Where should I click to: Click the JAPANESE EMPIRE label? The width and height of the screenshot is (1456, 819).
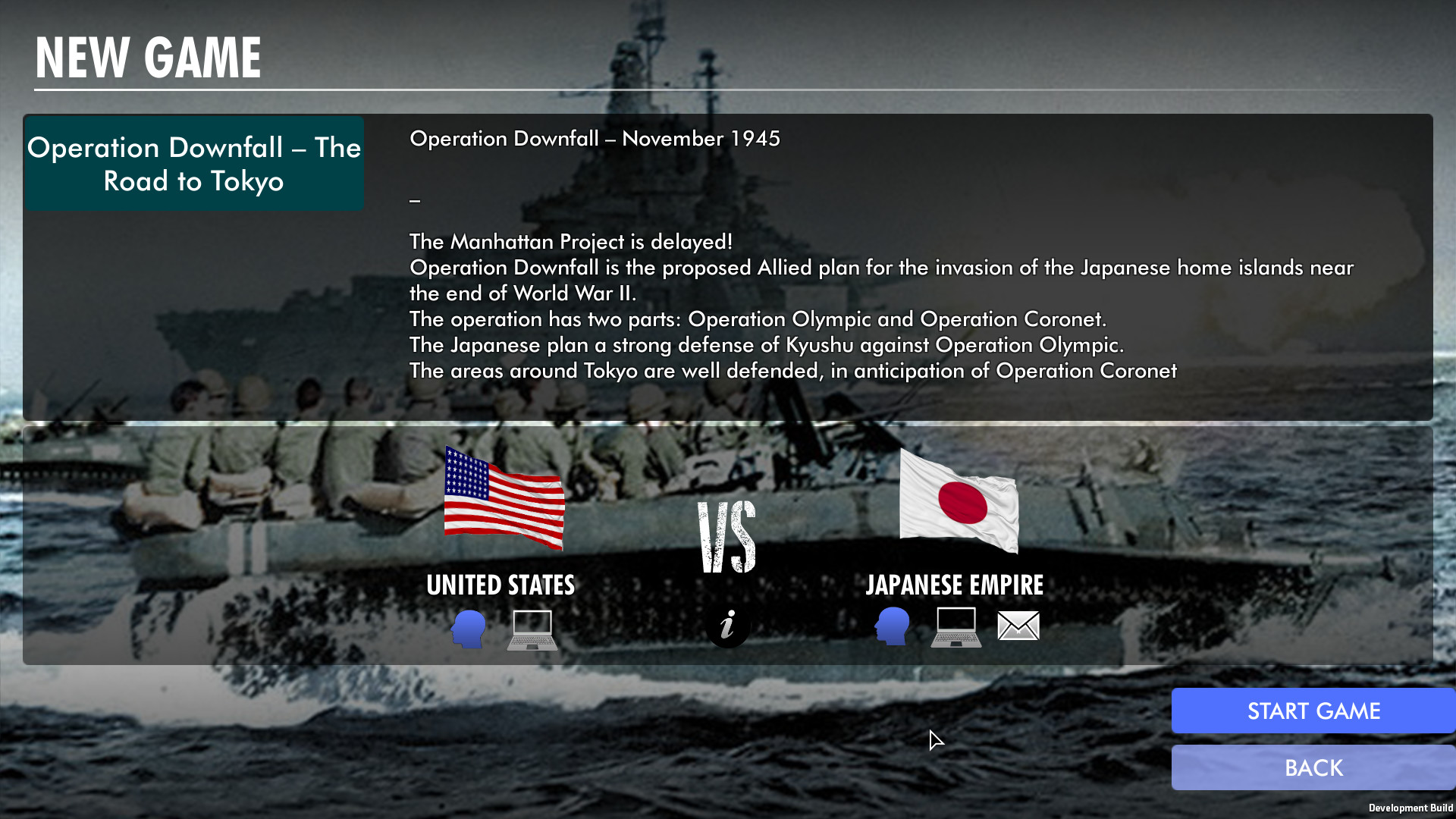pos(955,585)
